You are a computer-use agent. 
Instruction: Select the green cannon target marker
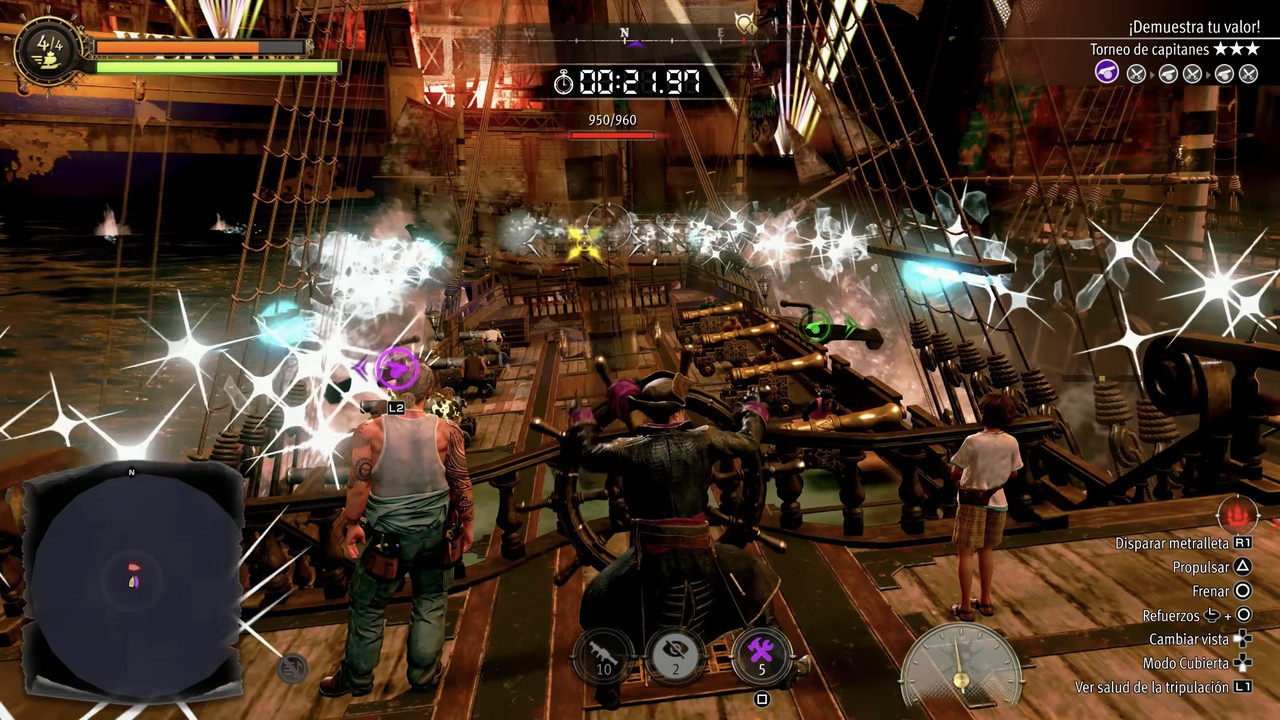click(x=817, y=325)
